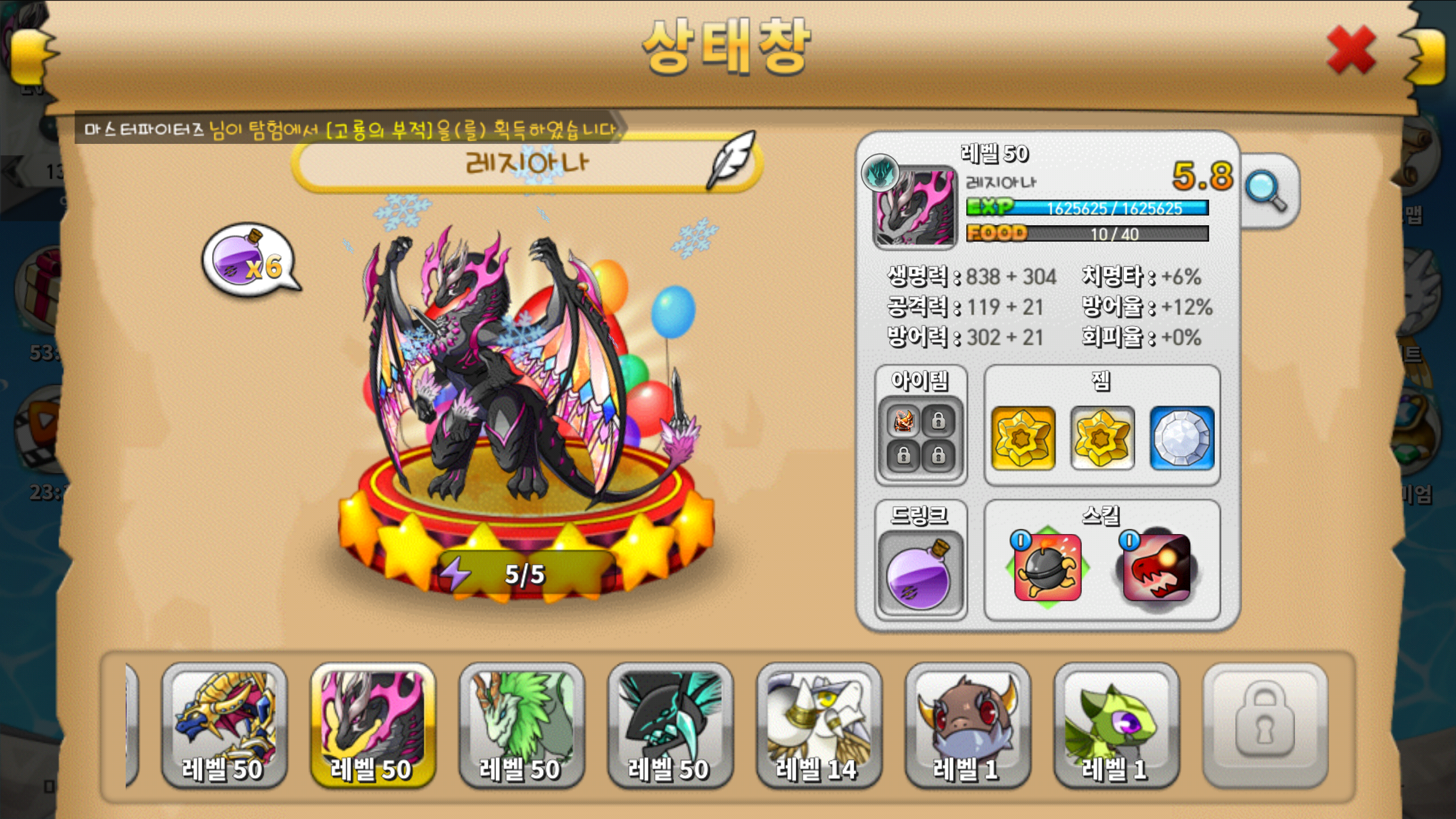Select the red dragon head skill icon

tap(1156, 568)
